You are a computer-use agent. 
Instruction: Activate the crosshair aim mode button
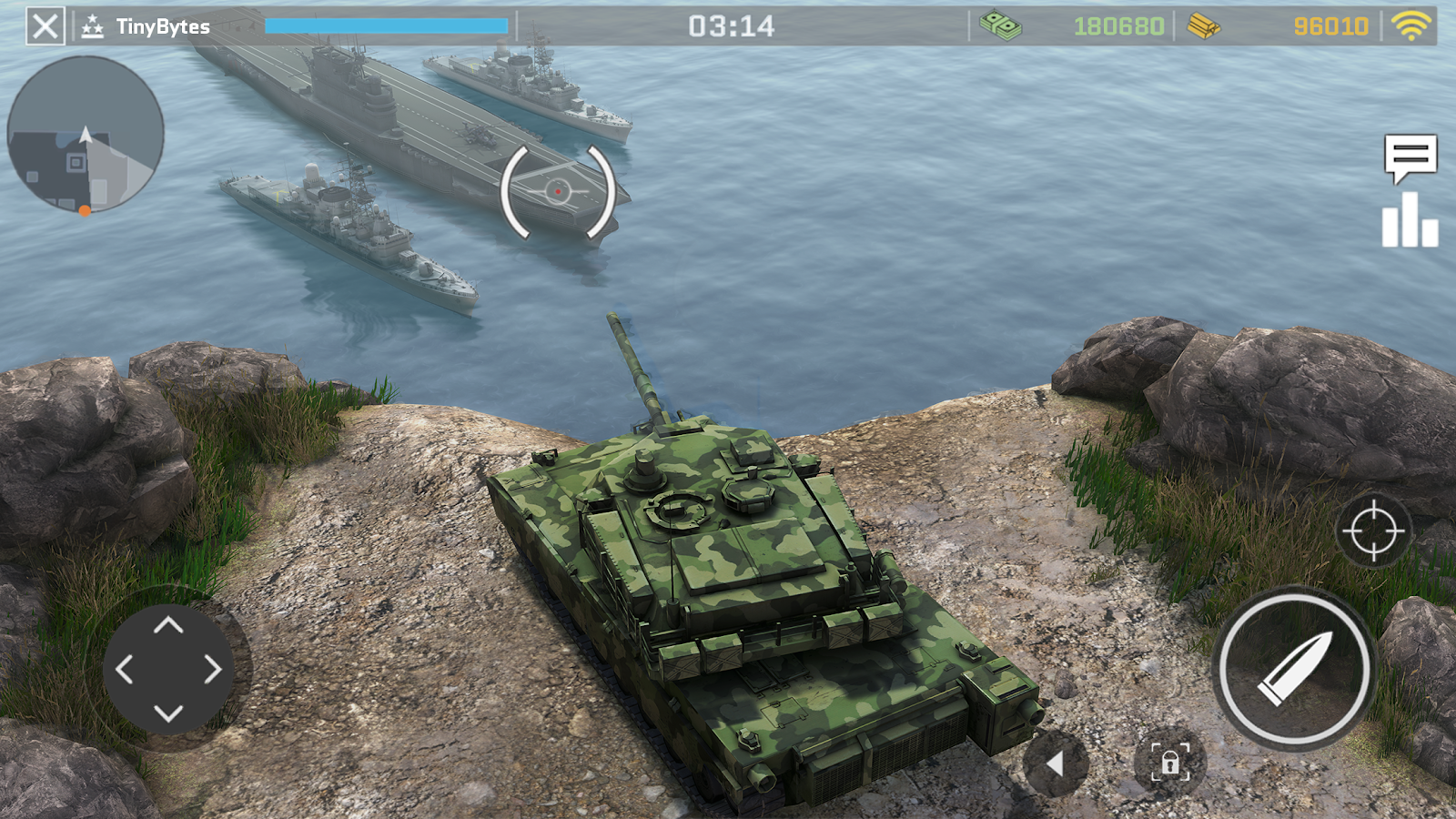pyautogui.click(x=1373, y=531)
